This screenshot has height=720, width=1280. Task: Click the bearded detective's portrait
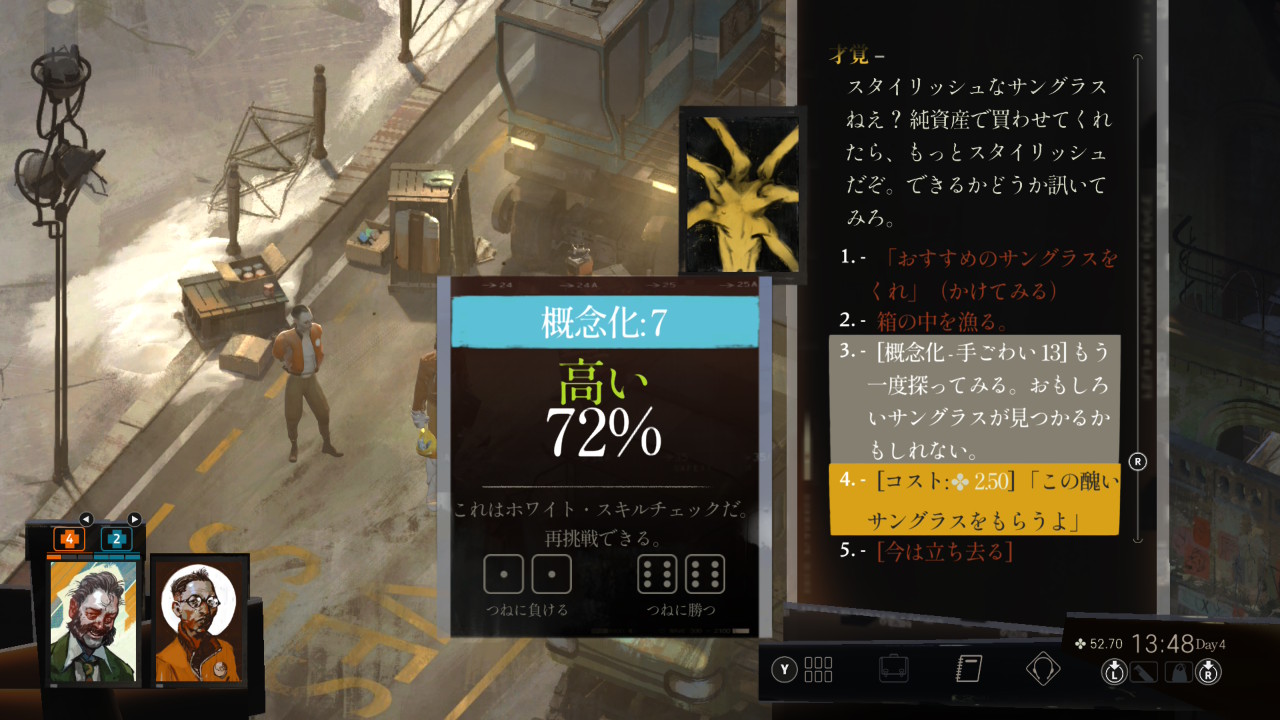(93, 621)
